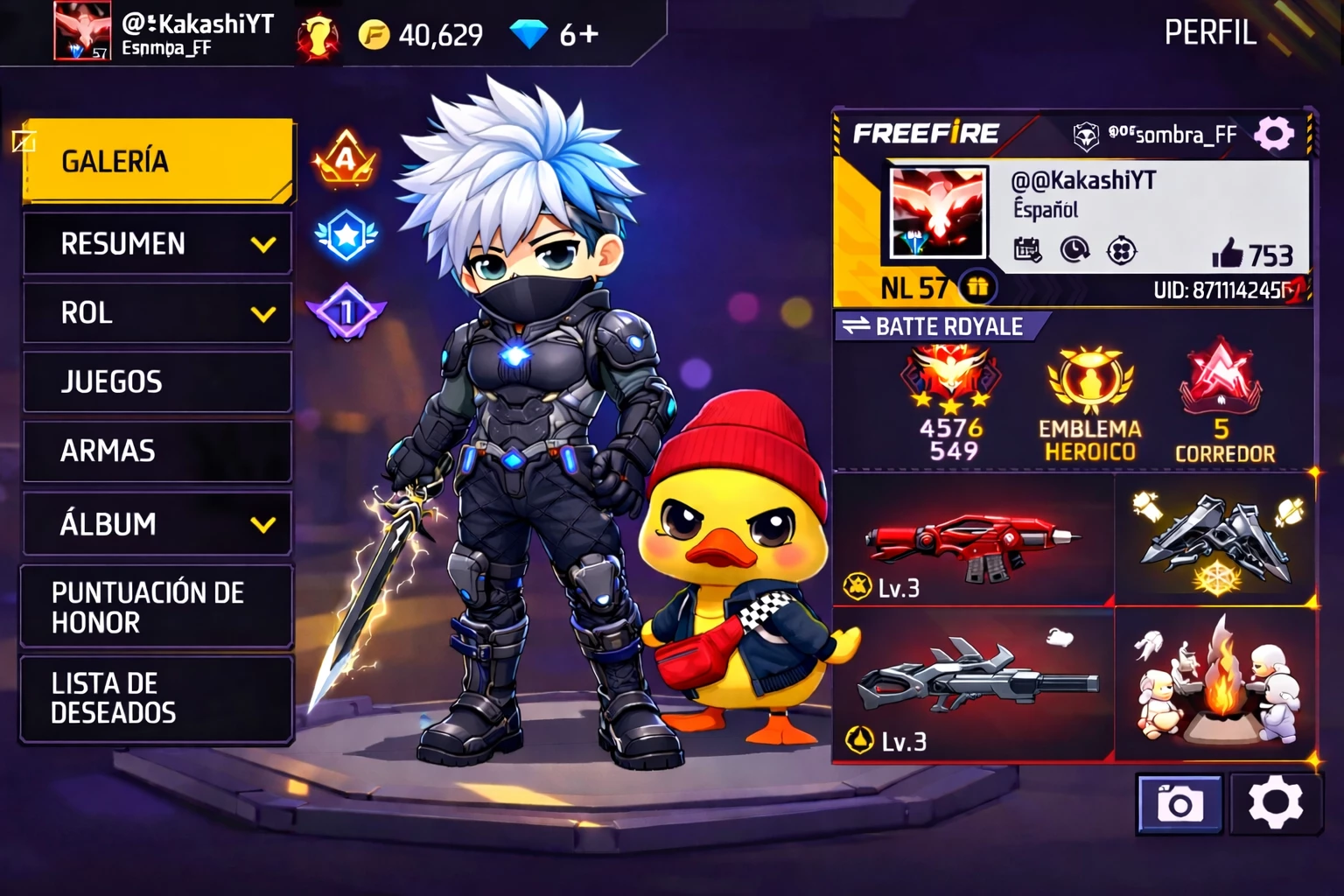Open Puntuación de Honor
The height and width of the screenshot is (896, 1344).
click(157, 607)
